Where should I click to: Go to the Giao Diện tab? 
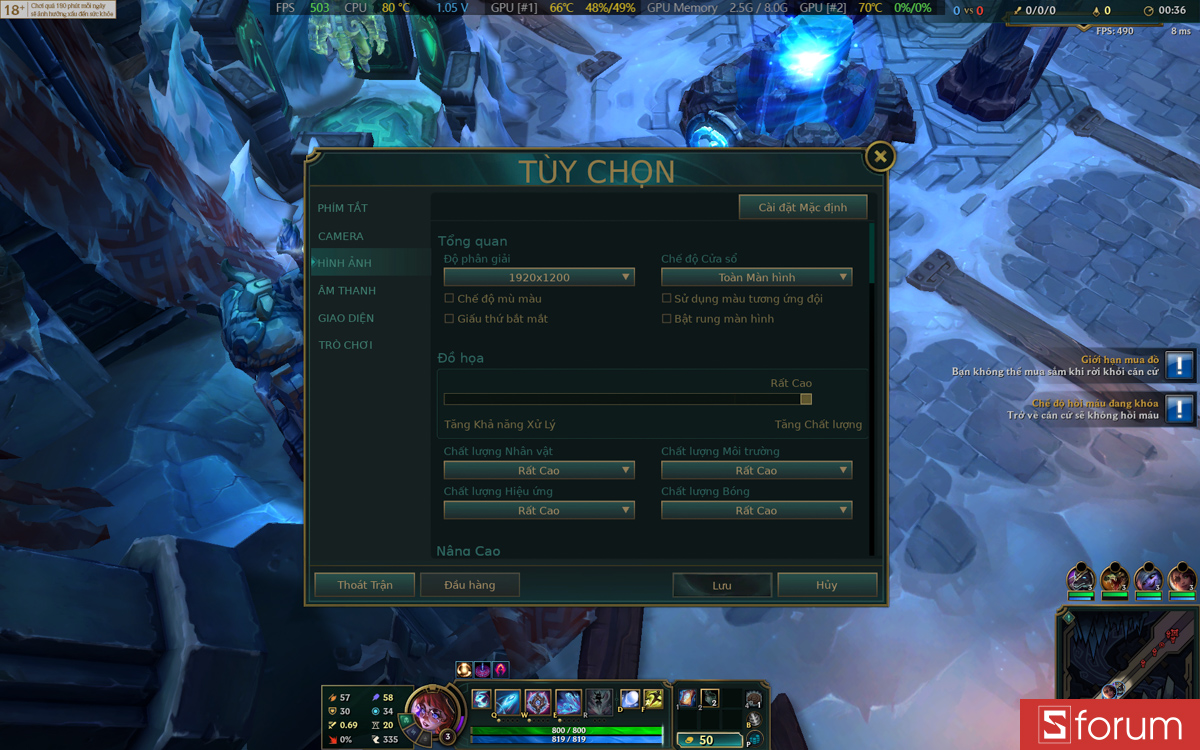346,318
